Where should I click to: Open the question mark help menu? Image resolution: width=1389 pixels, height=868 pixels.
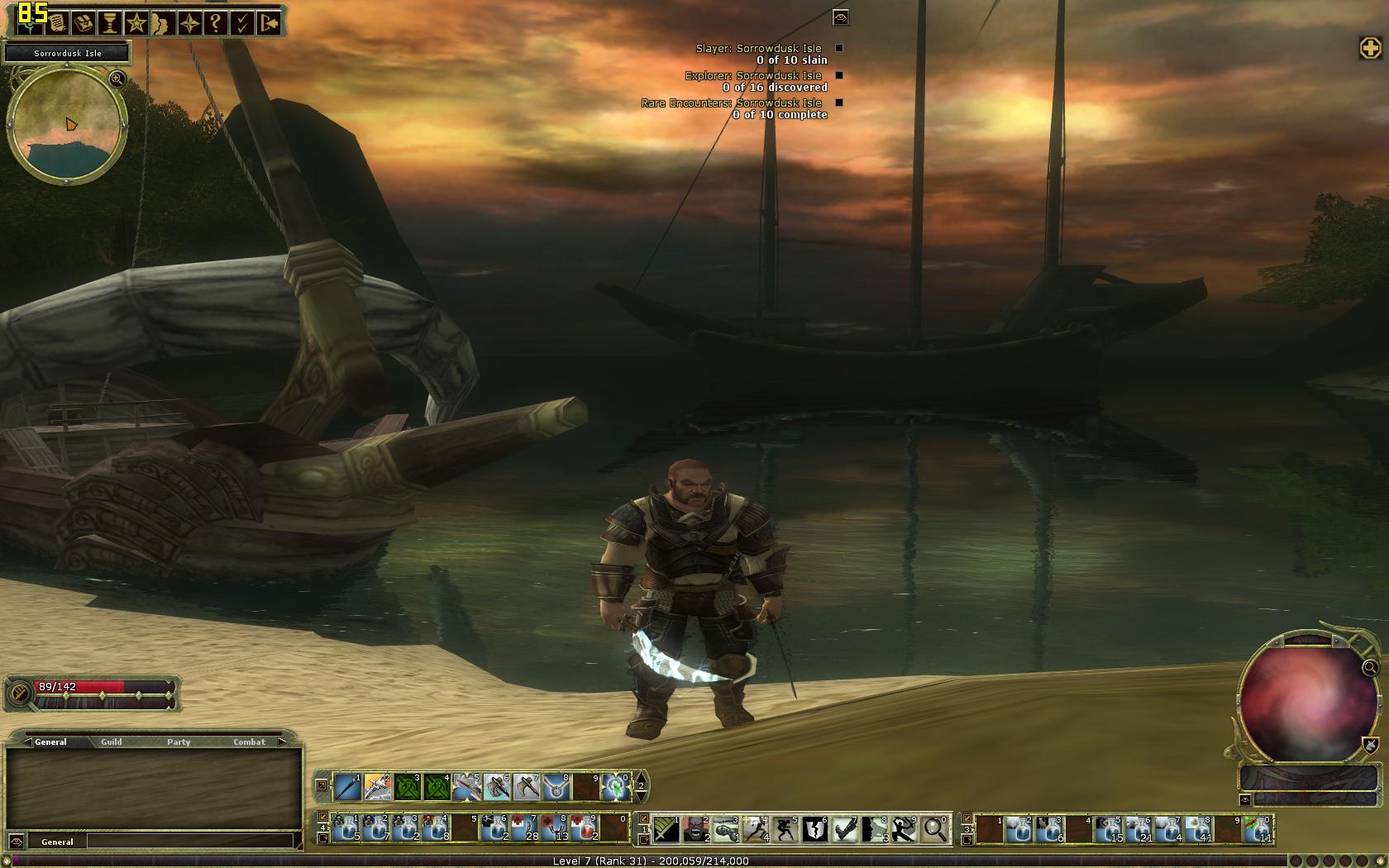pyautogui.click(x=216, y=23)
